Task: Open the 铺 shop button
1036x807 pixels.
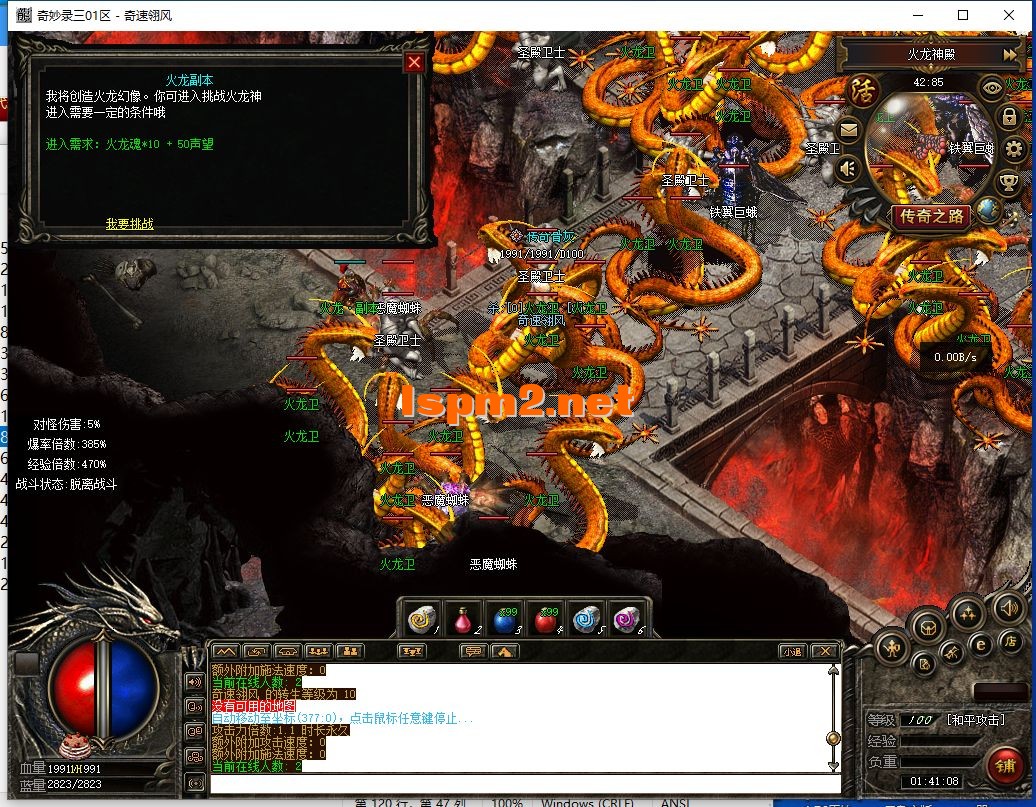Action: pos(1002,765)
